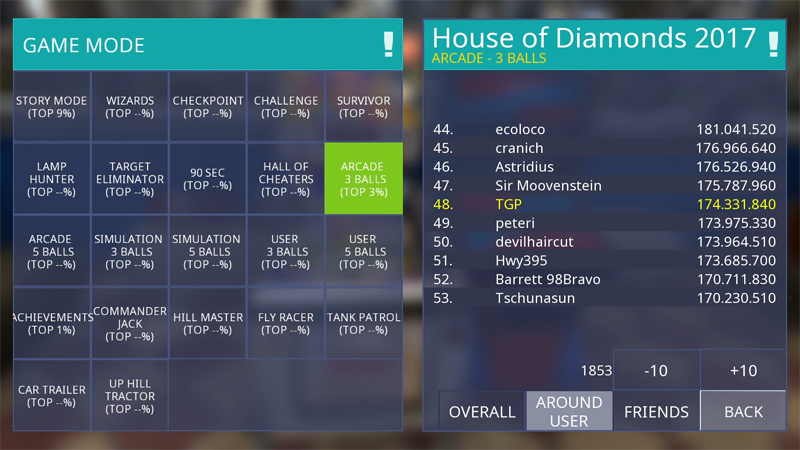800x450 pixels.
Task: Pick the Lamp Hunter mode
Action: 52,179
